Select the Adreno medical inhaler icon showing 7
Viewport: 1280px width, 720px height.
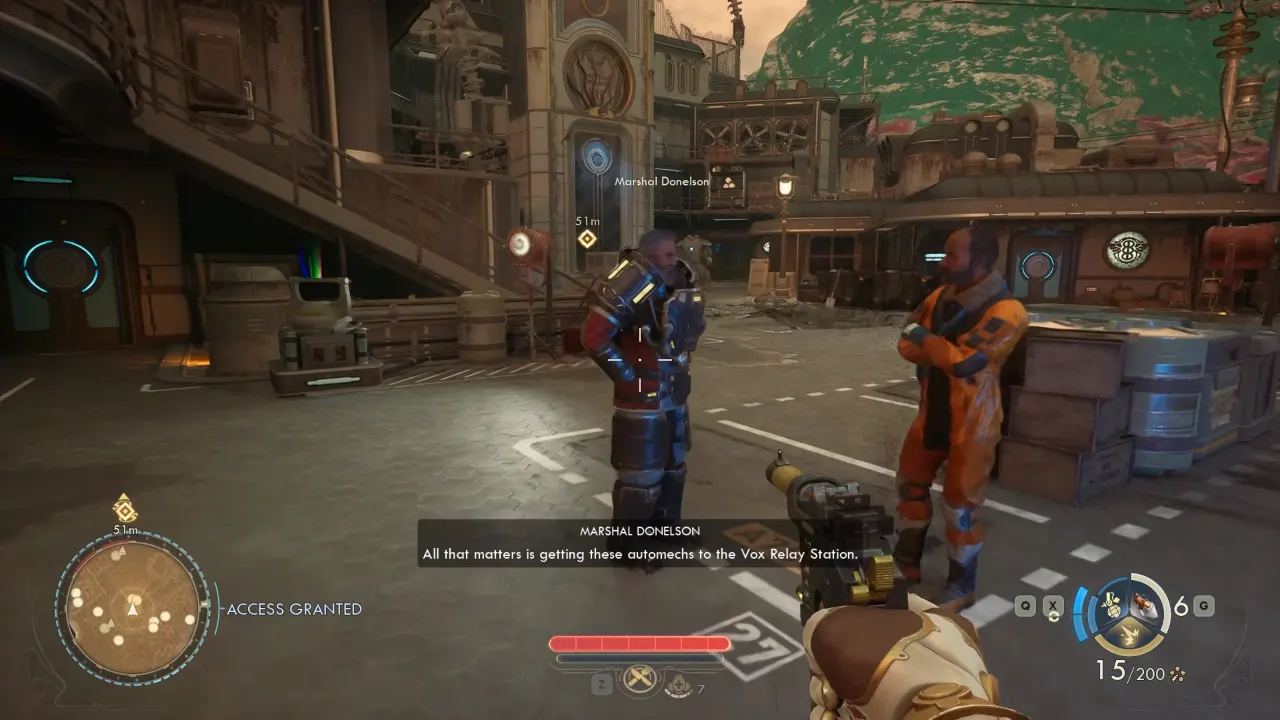click(677, 684)
